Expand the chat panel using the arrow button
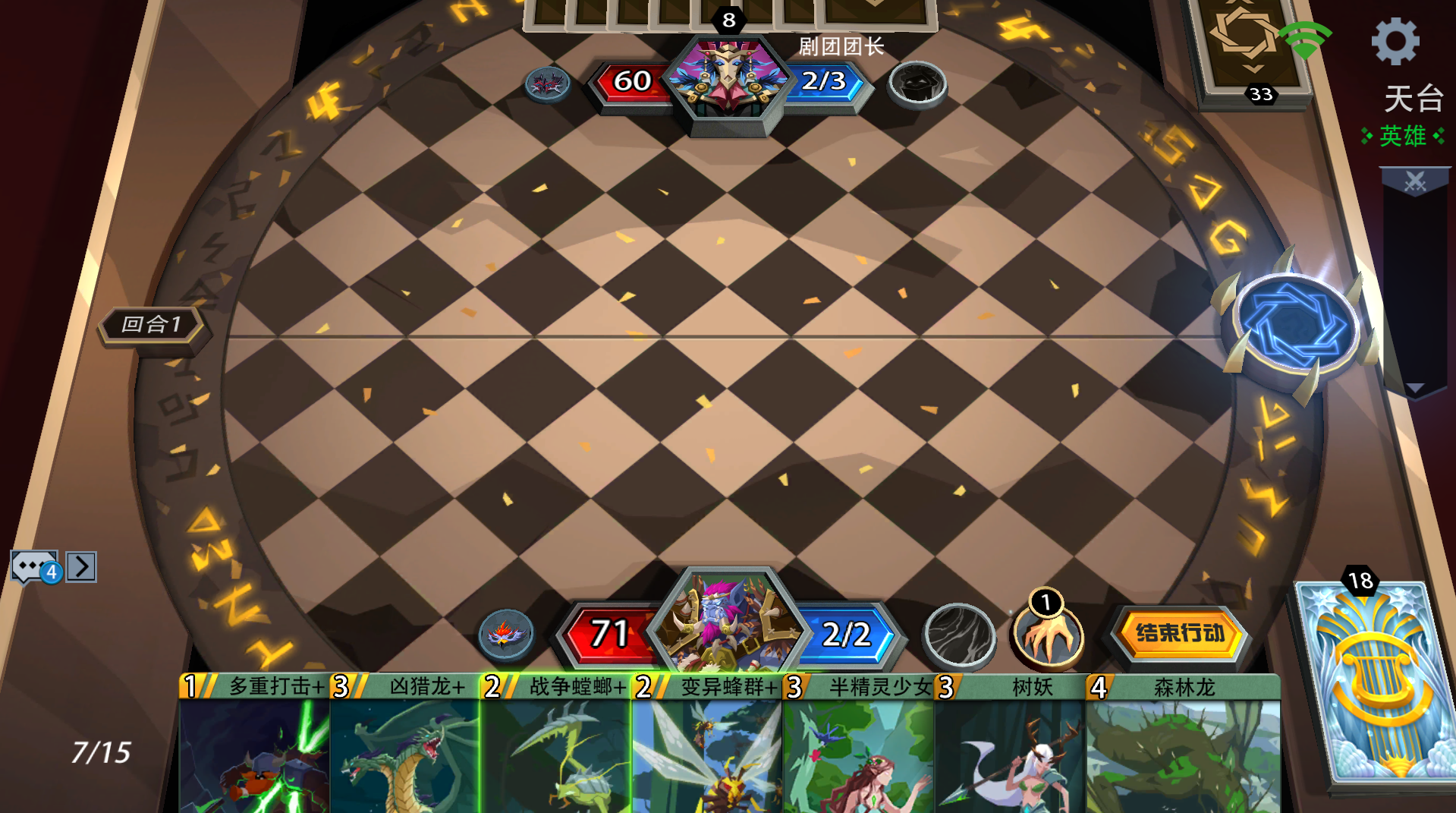Image resolution: width=1456 pixels, height=813 pixels. 80,565
